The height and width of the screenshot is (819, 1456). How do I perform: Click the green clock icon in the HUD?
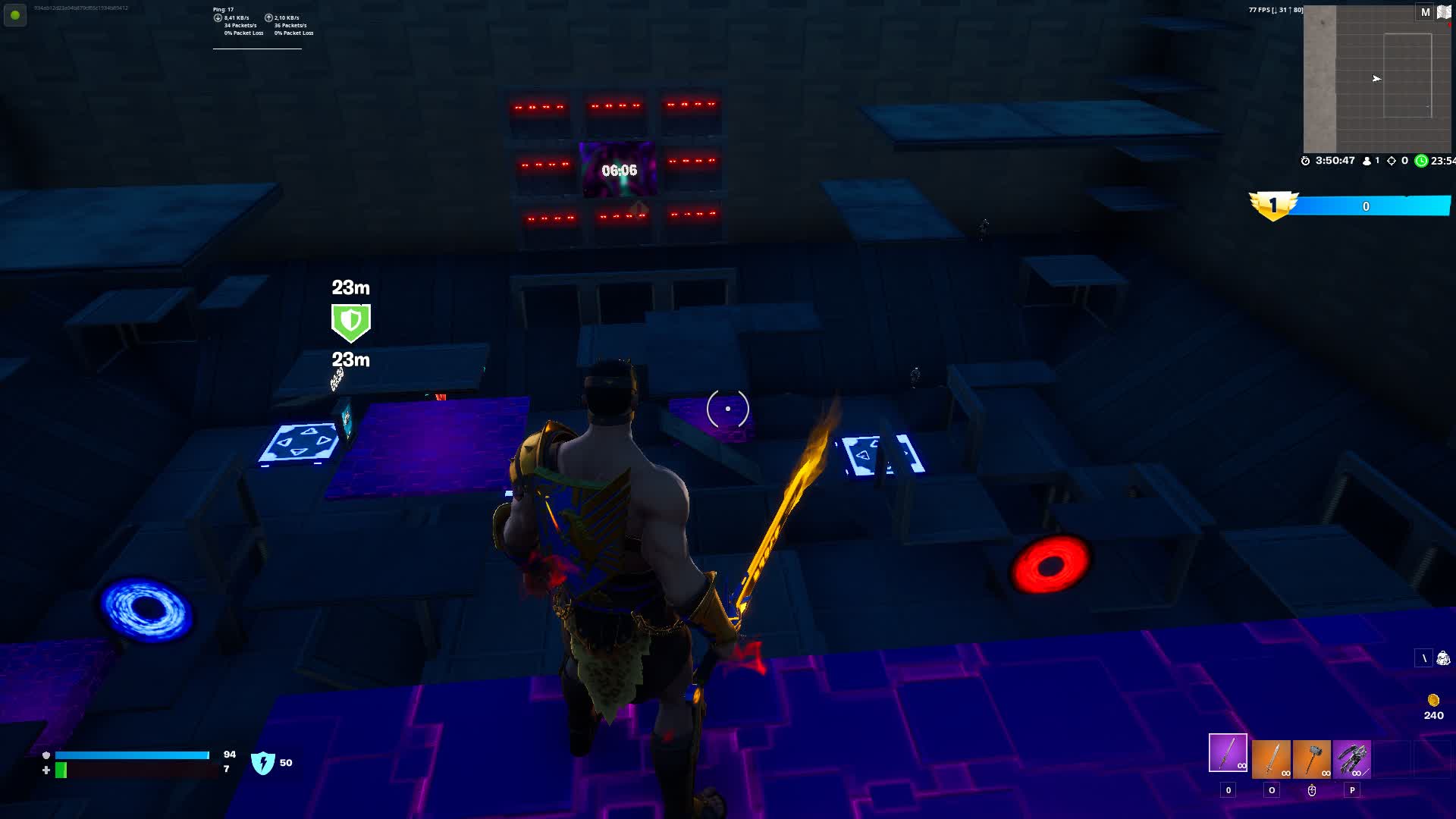tap(1420, 160)
